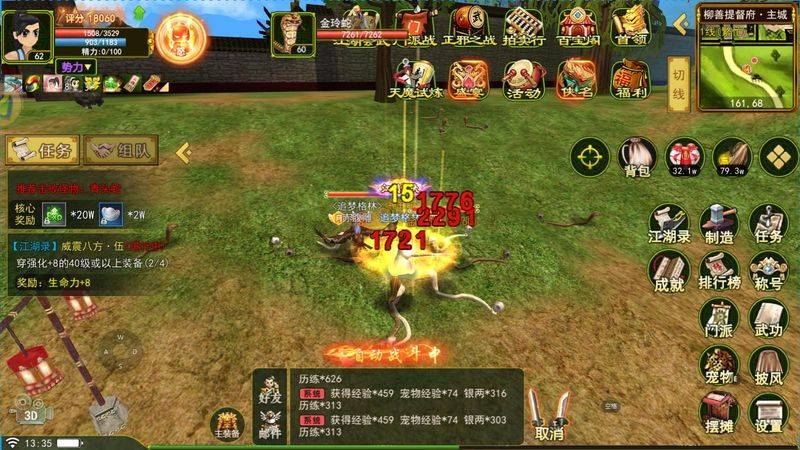Open the 摆摊 stall menu
The width and height of the screenshot is (800, 450).
click(718, 410)
